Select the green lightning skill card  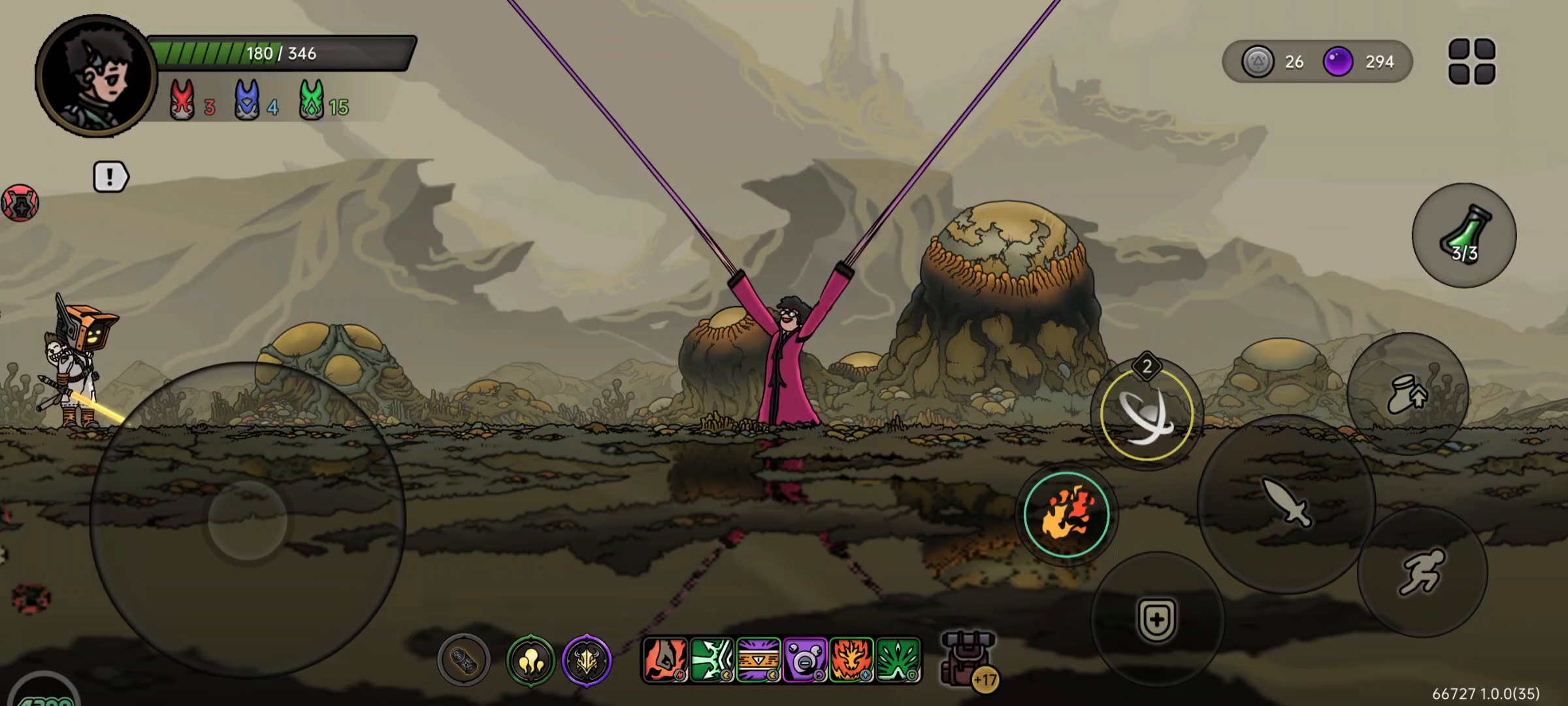(711, 660)
